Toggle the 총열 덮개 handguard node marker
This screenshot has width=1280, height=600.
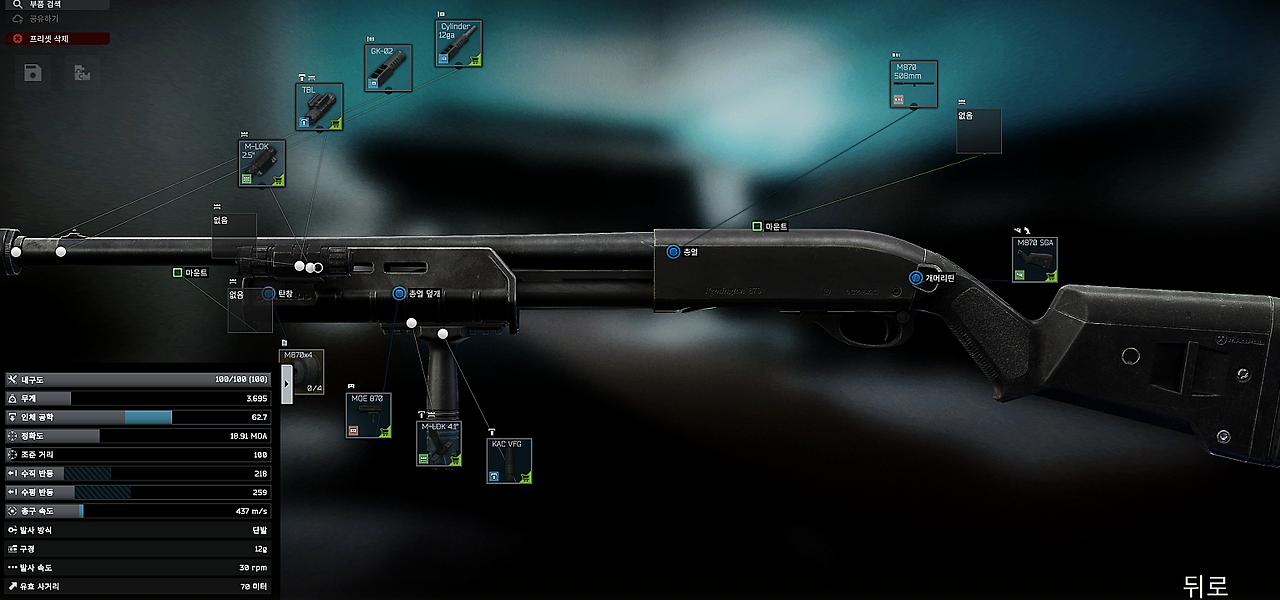point(399,294)
